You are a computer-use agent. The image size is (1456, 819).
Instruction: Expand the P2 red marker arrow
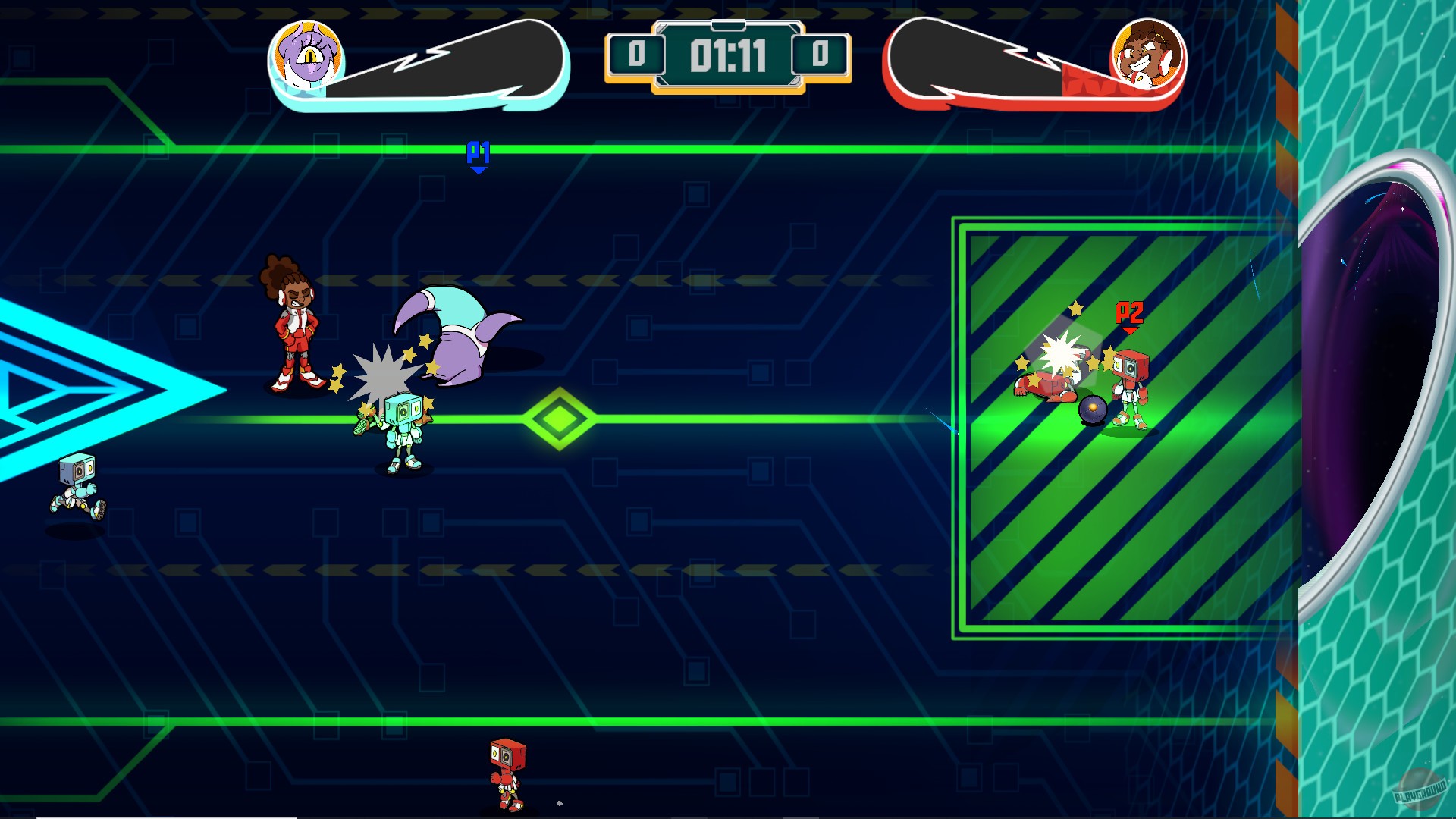tap(1131, 312)
